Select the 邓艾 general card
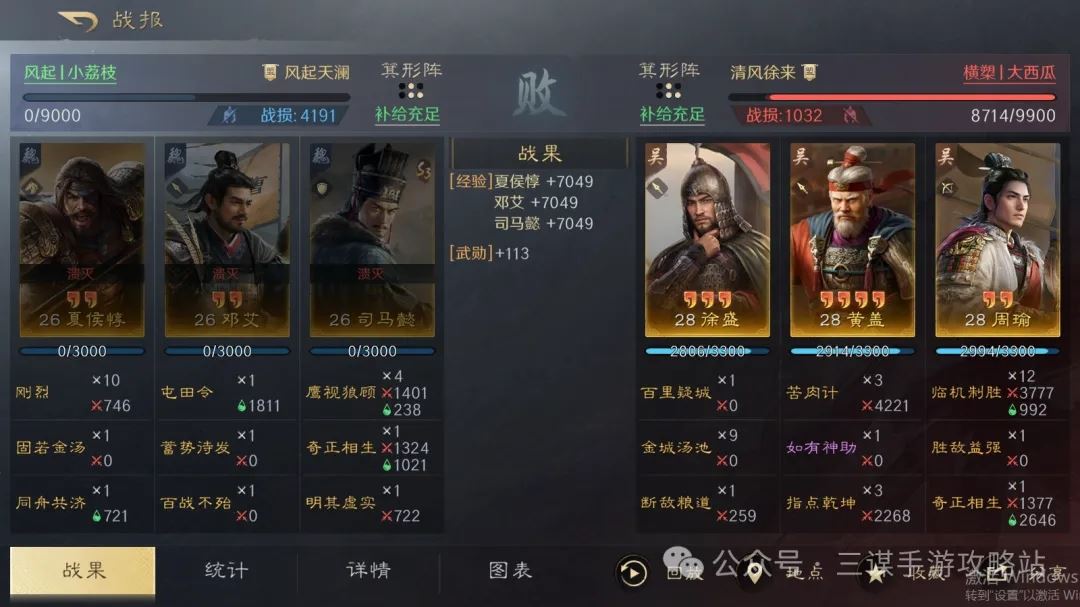This screenshot has height=607, width=1080. pyautogui.click(x=227, y=240)
